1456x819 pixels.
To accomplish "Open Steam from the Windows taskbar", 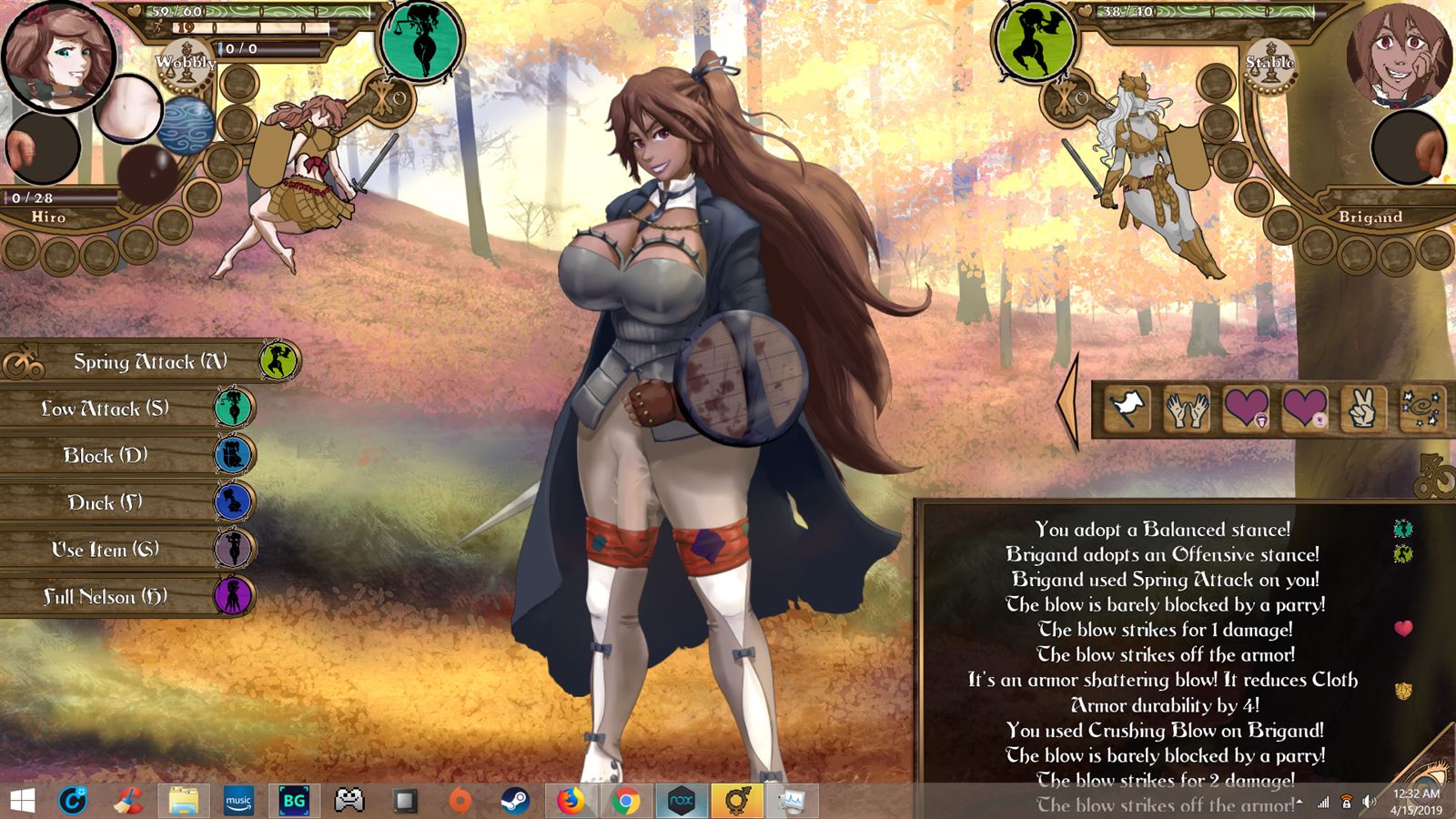I will (515, 801).
